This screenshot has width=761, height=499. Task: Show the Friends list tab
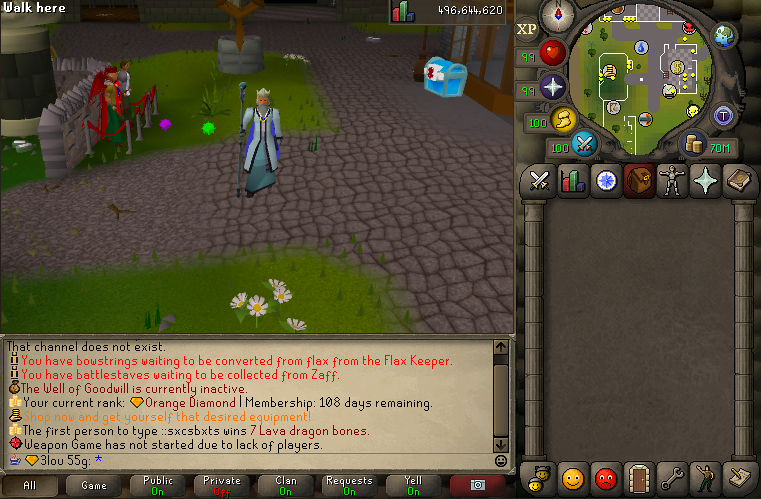click(x=573, y=477)
